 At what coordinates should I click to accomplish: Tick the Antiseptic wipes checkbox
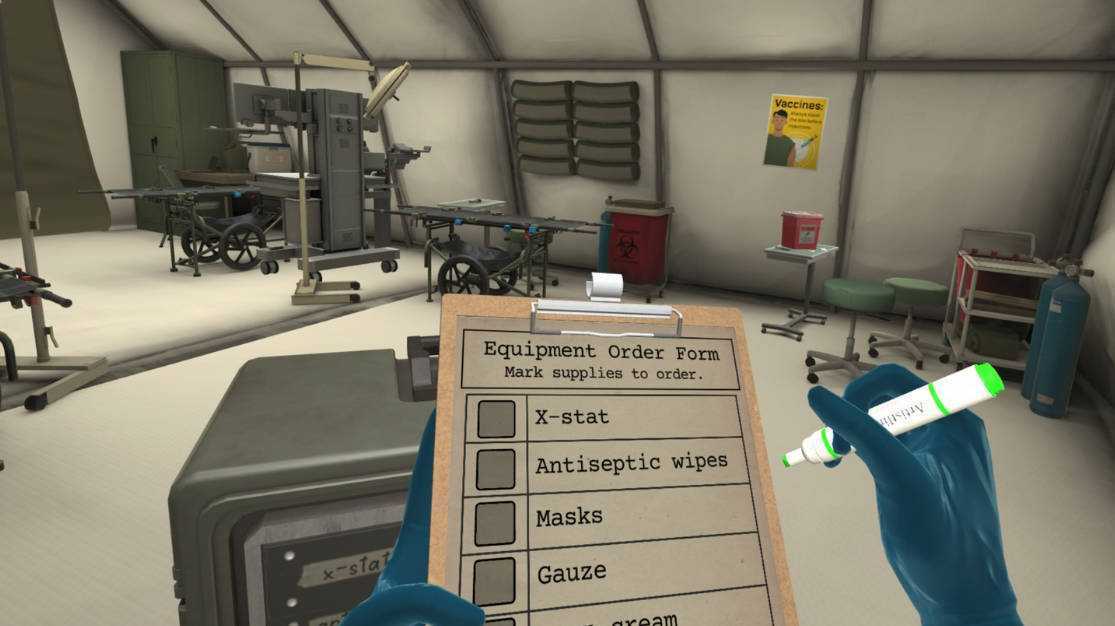pyautogui.click(x=496, y=468)
